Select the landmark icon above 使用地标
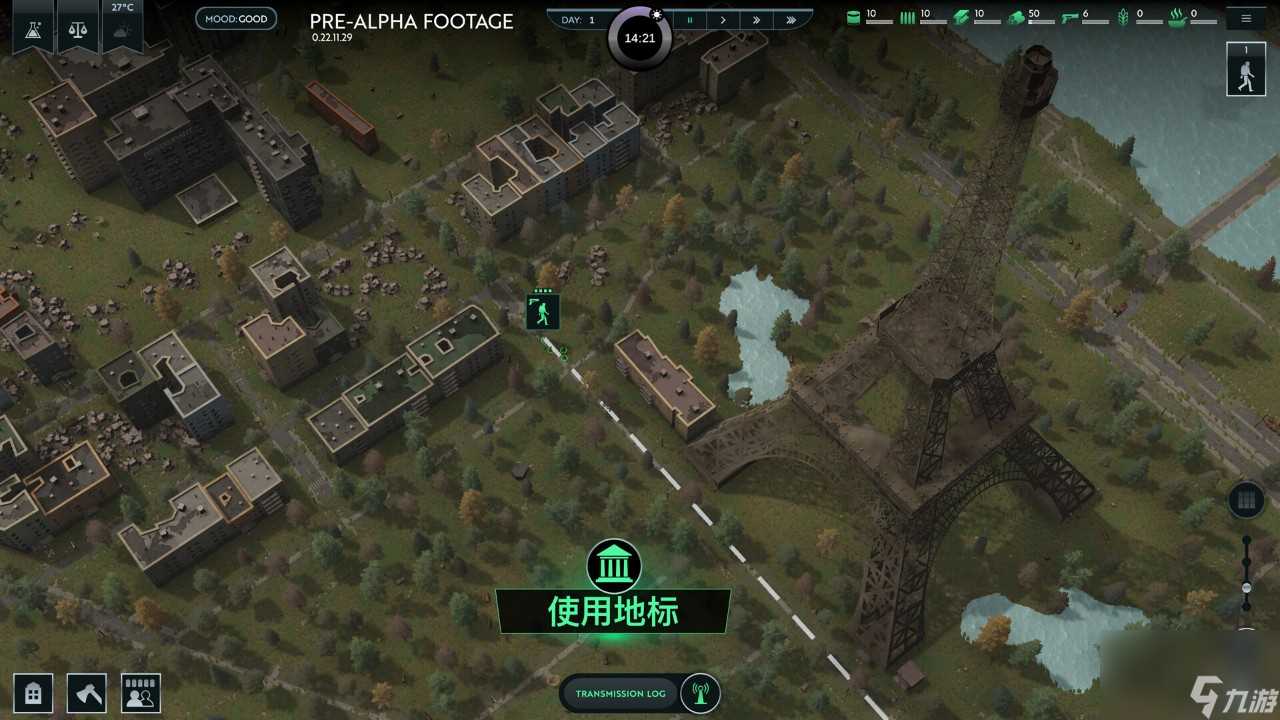The height and width of the screenshot is (720, 1280). 612,566
